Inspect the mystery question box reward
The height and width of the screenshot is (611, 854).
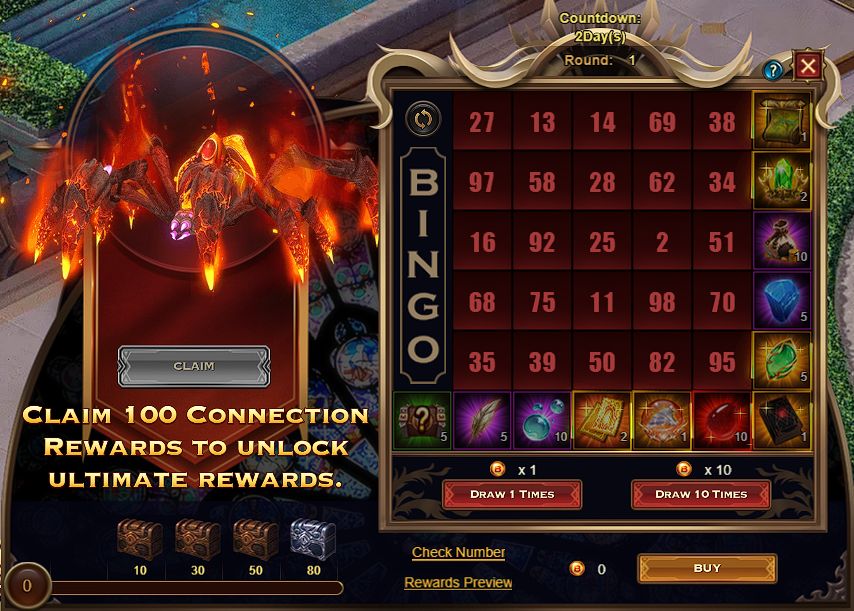[422, 418]
